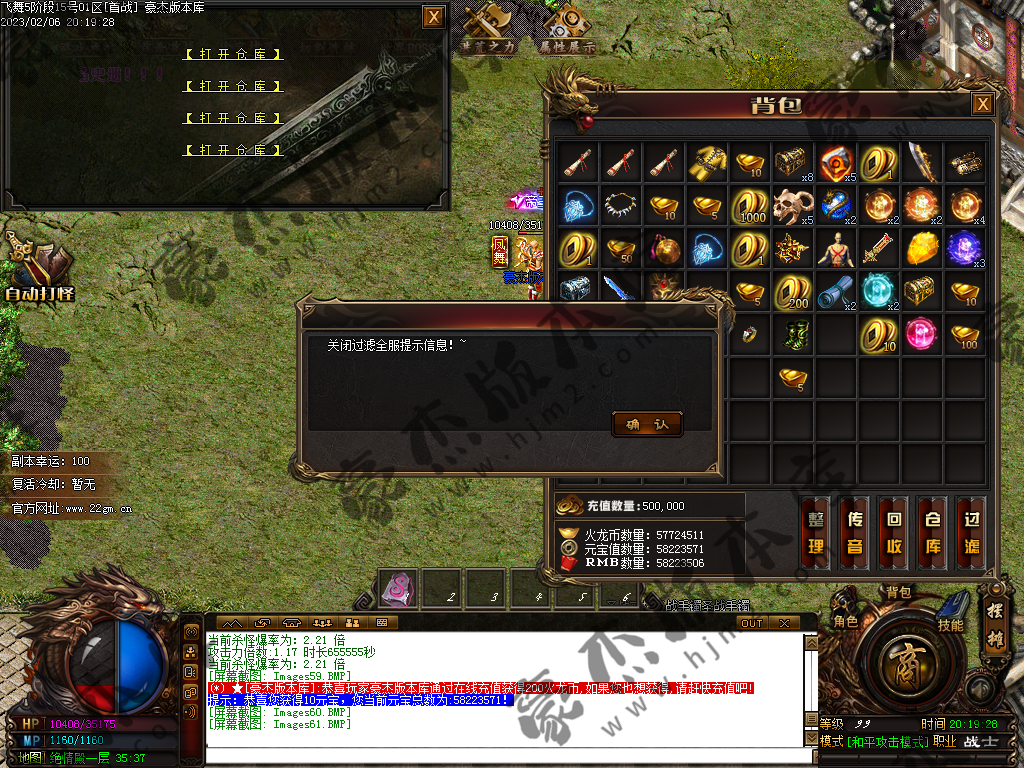
Task: Close the 背包 inventory window
Action: (983, 105)
